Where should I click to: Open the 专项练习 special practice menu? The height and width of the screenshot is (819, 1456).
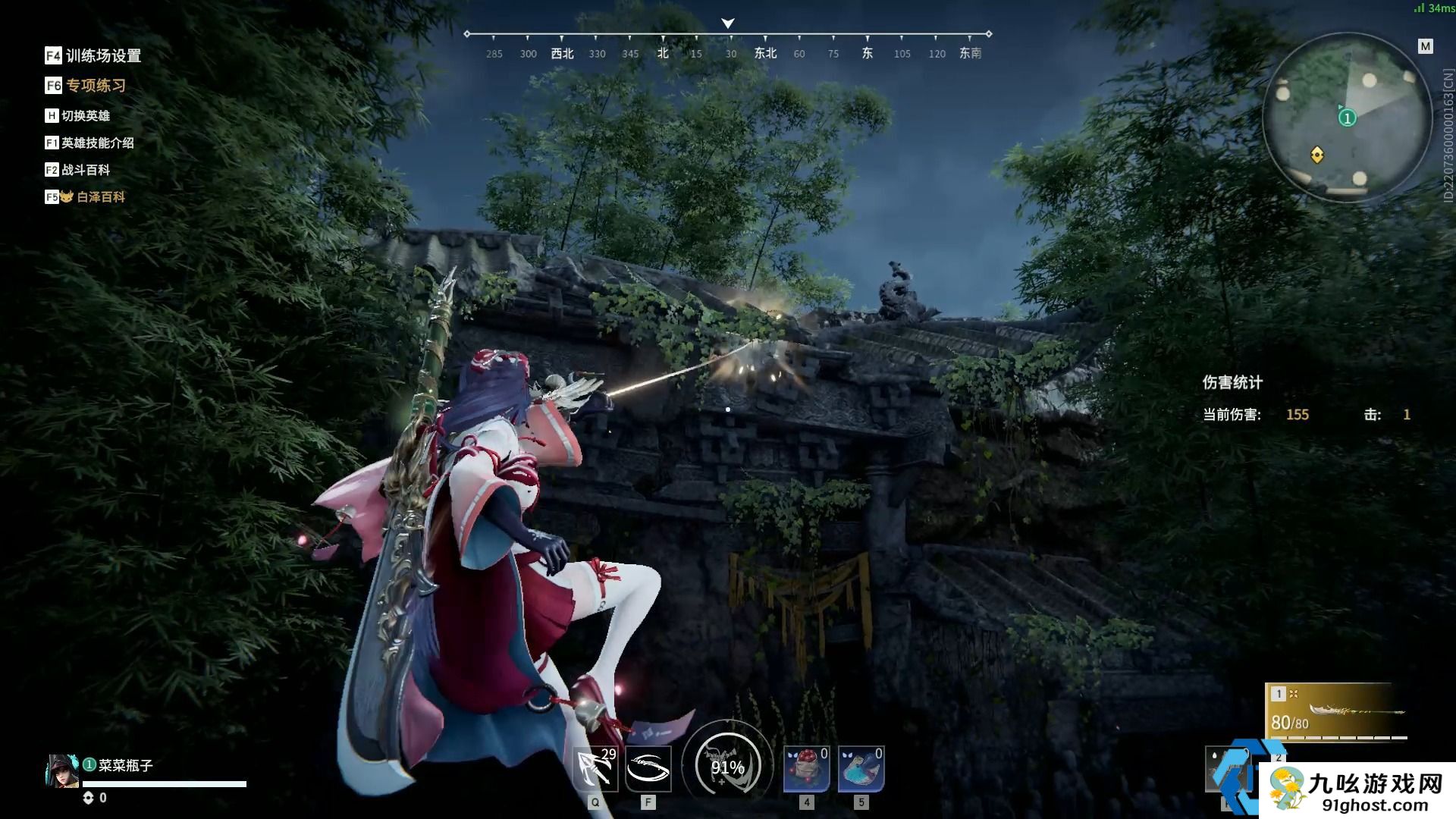click(x=96, y=86)
